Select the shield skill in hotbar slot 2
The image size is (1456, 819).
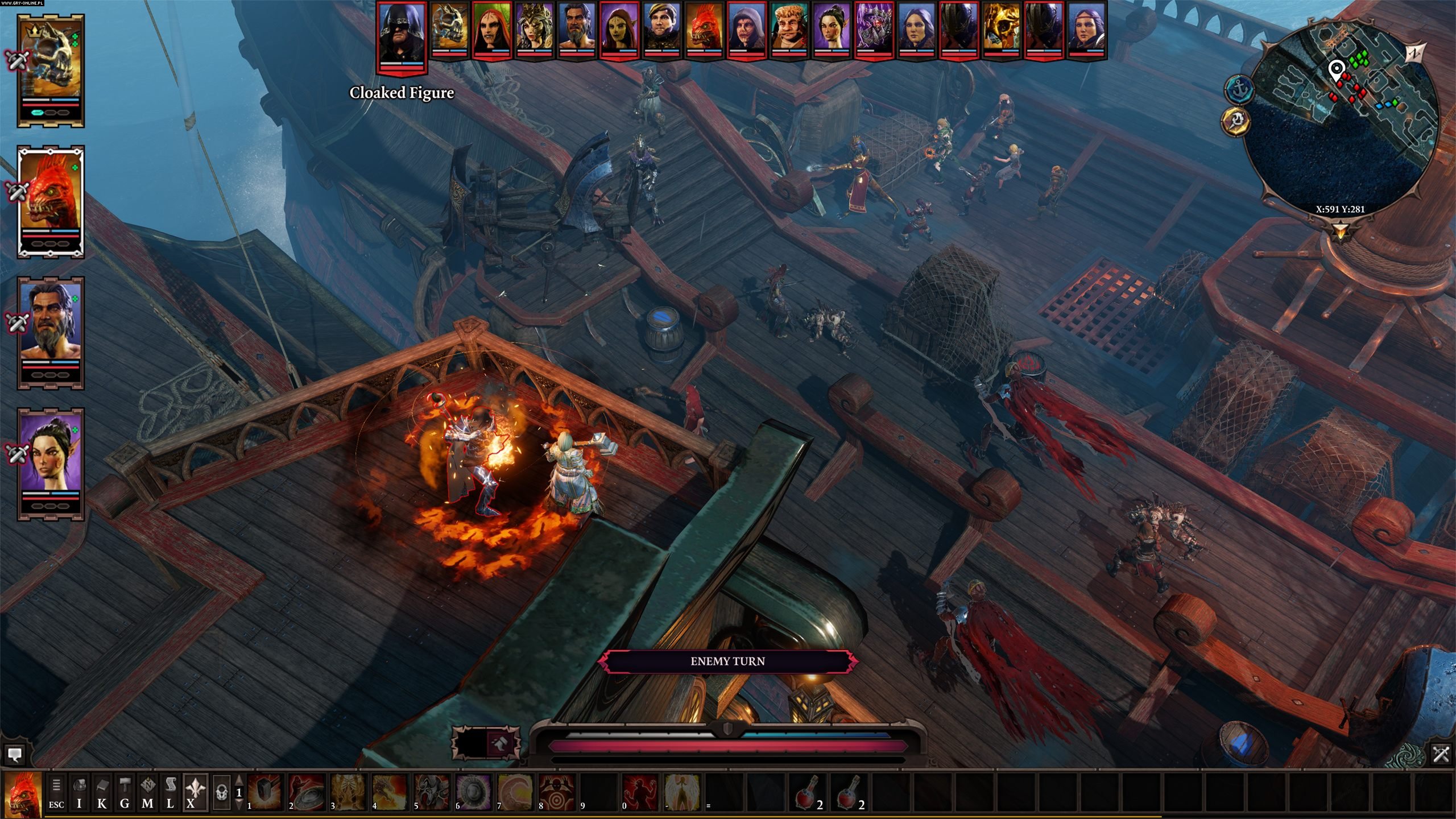(x=306, y=792)
